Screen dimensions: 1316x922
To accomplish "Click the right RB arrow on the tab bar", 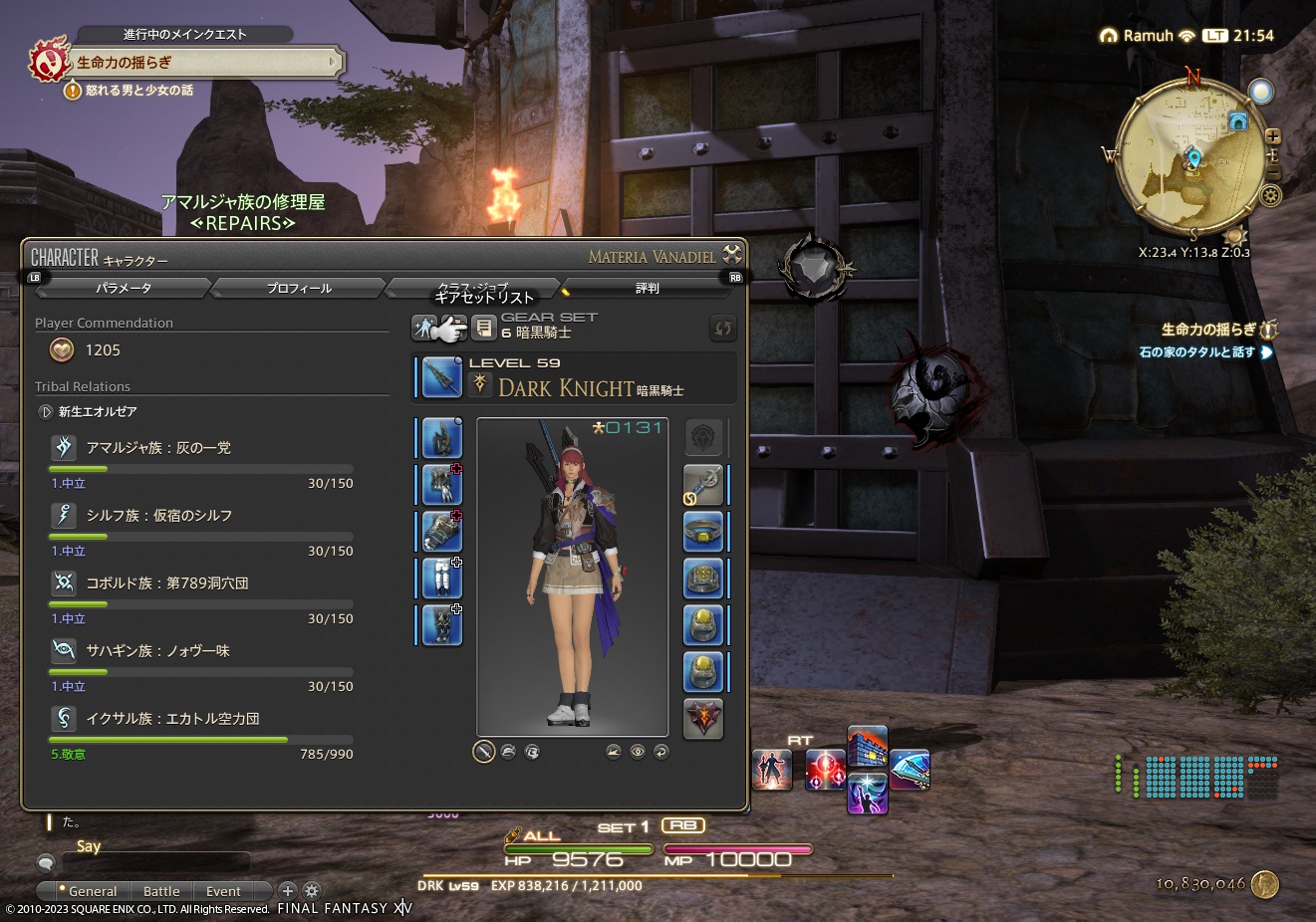I will (735, 278).
